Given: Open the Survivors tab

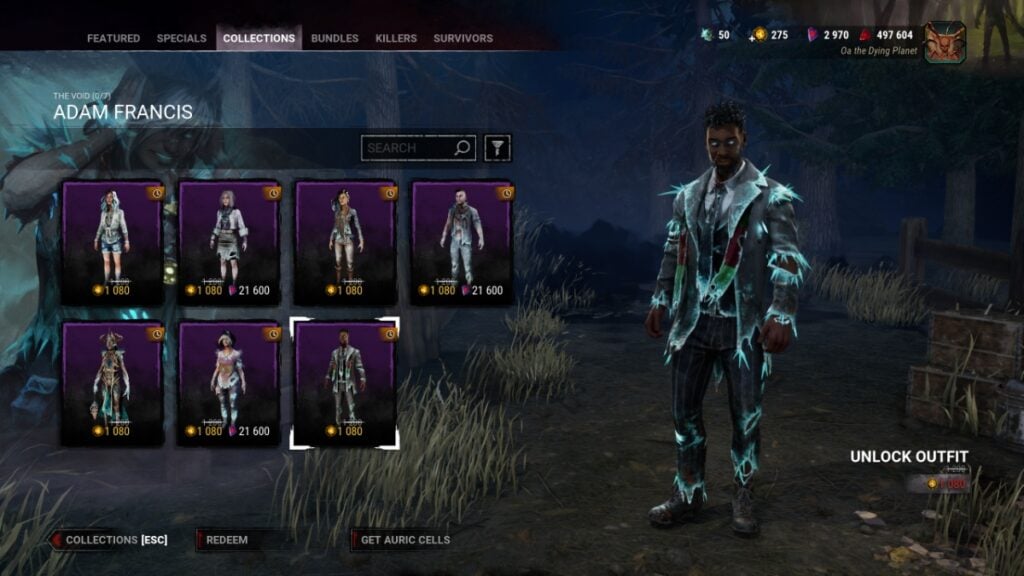Looking at the screenshot, I should click(463, 39).
